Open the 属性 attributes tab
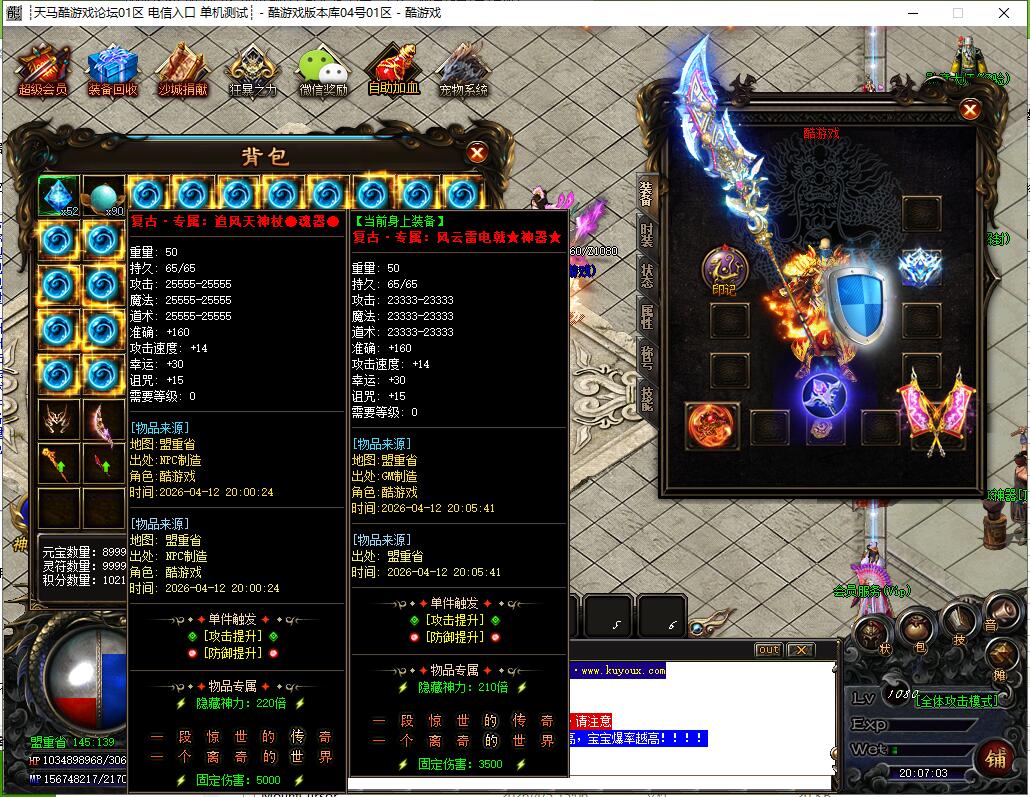Screen dimensions: 1030x797 tap(646, 317)
